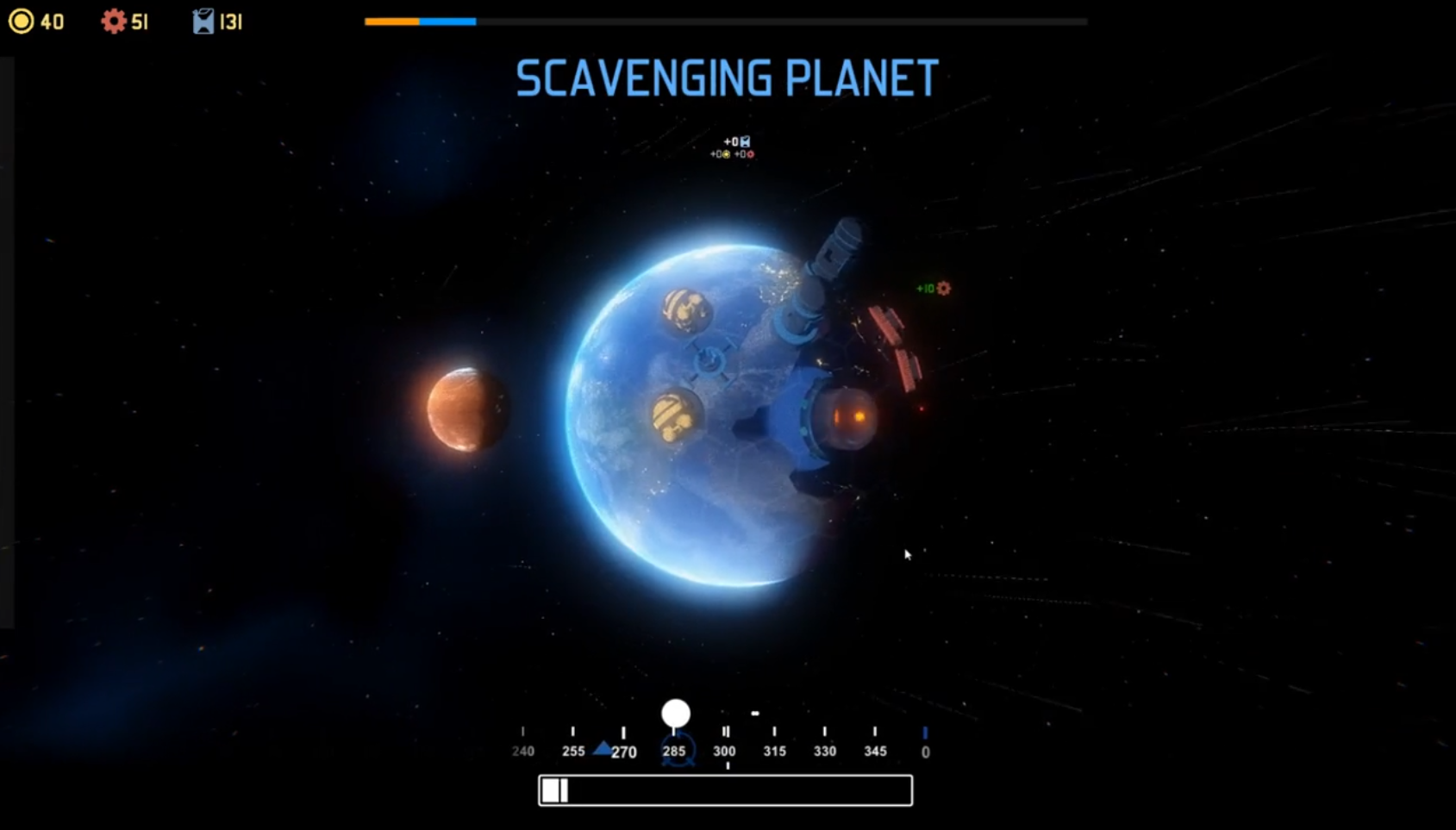Click the green +10 gear pickup indicator
Screen dimensions: 1456x830
coord(932,289)
